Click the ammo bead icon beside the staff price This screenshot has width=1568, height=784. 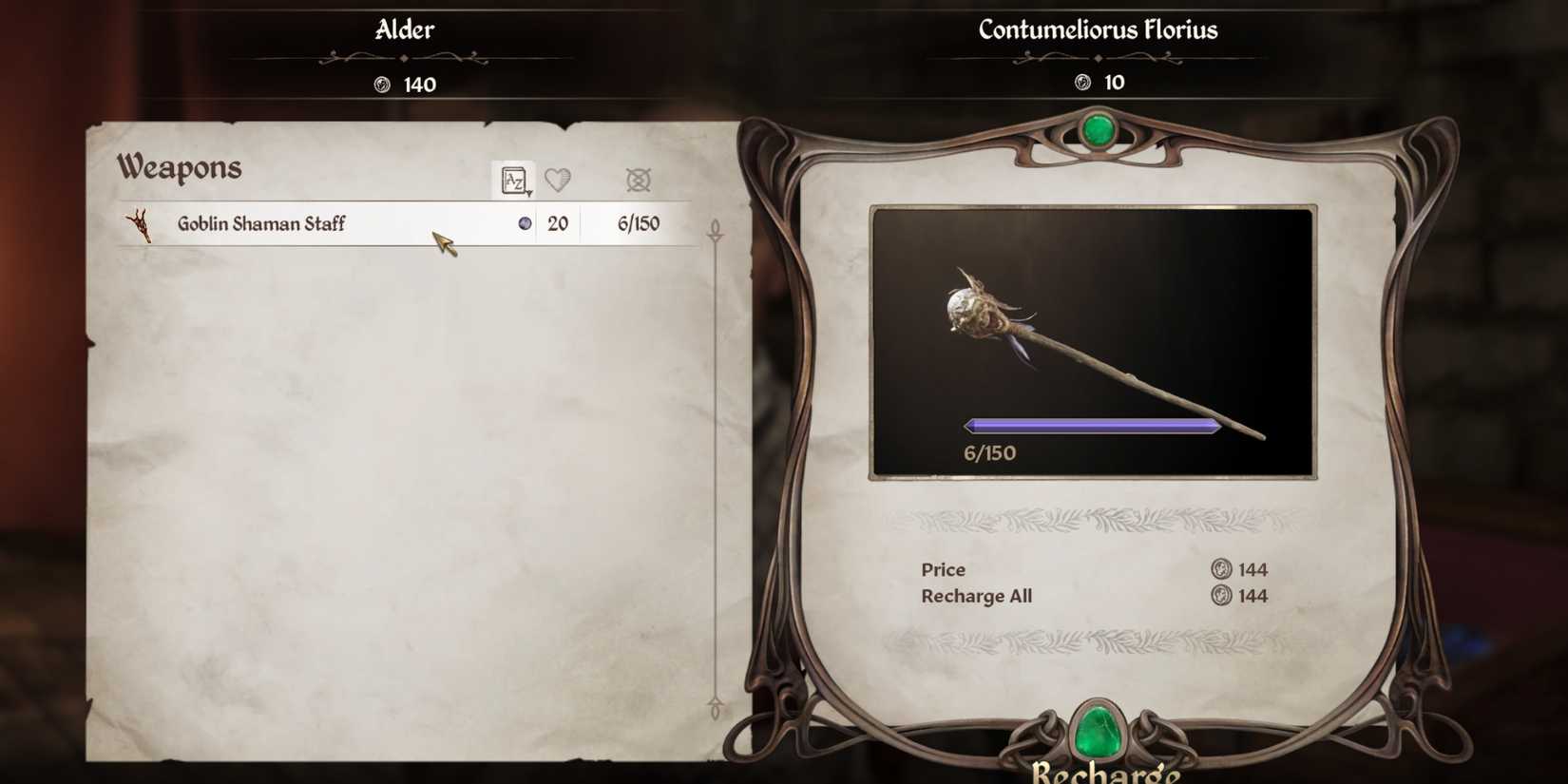(525, 223)
